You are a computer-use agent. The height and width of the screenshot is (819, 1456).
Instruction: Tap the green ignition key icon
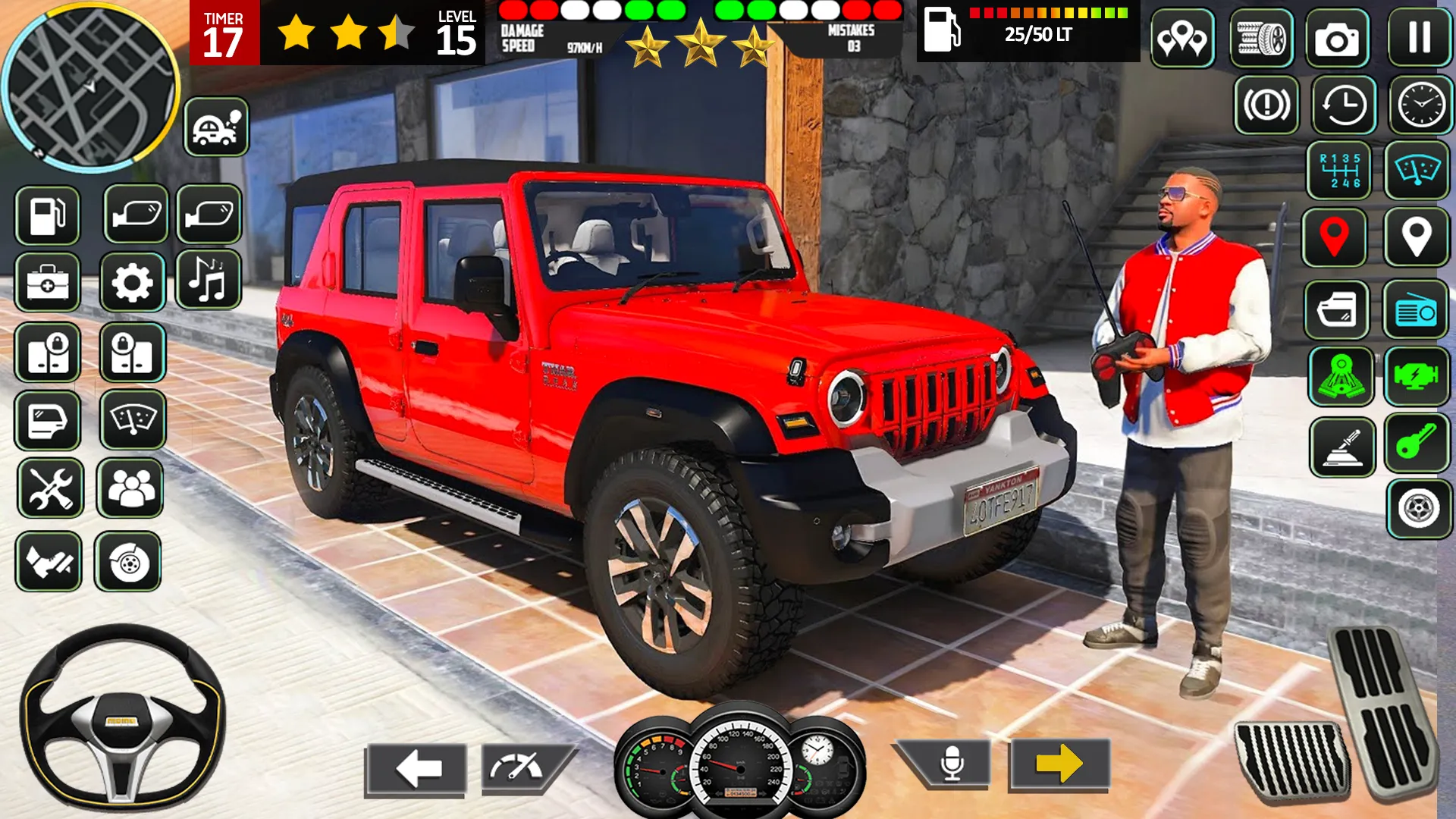point(1417,441)
